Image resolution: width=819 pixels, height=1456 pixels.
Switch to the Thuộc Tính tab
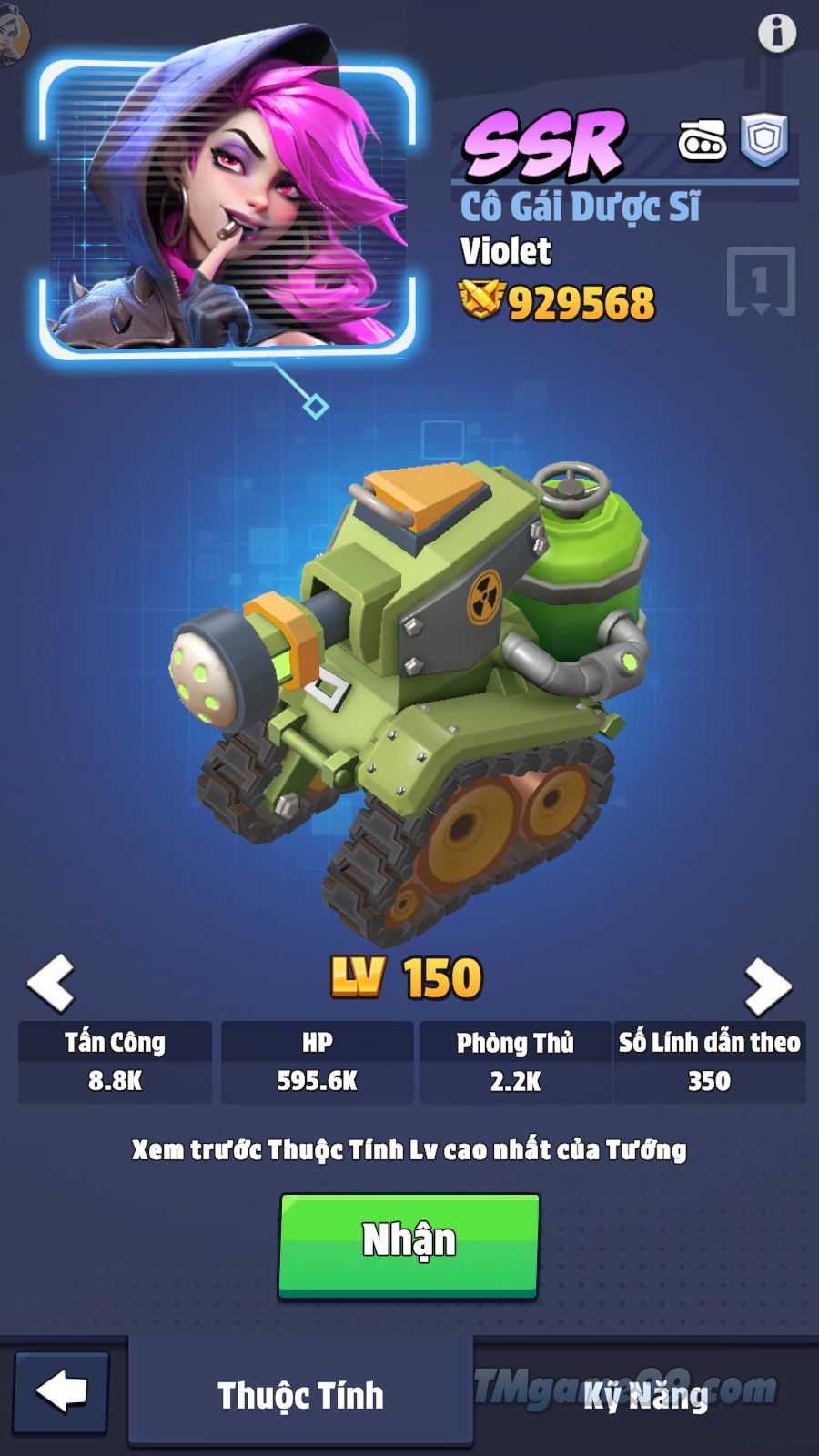click(x=300, y=1394)
